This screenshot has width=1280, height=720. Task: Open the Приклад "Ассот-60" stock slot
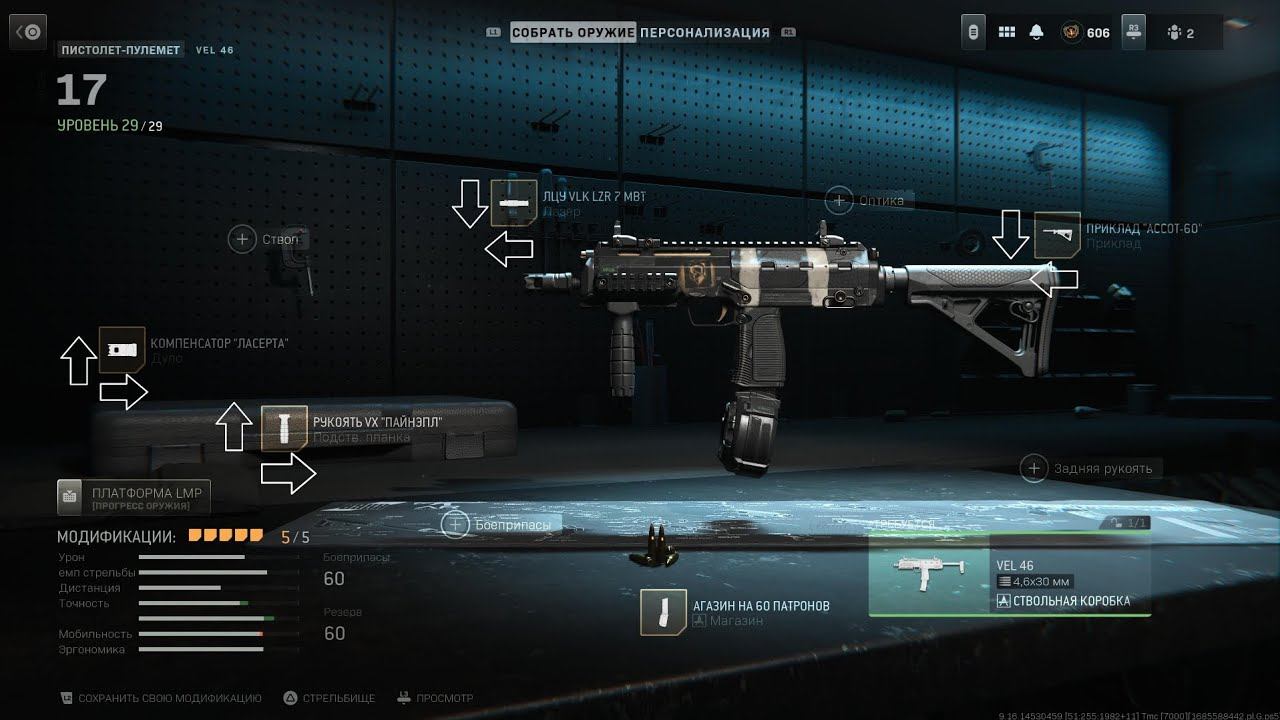(1057, 235)
